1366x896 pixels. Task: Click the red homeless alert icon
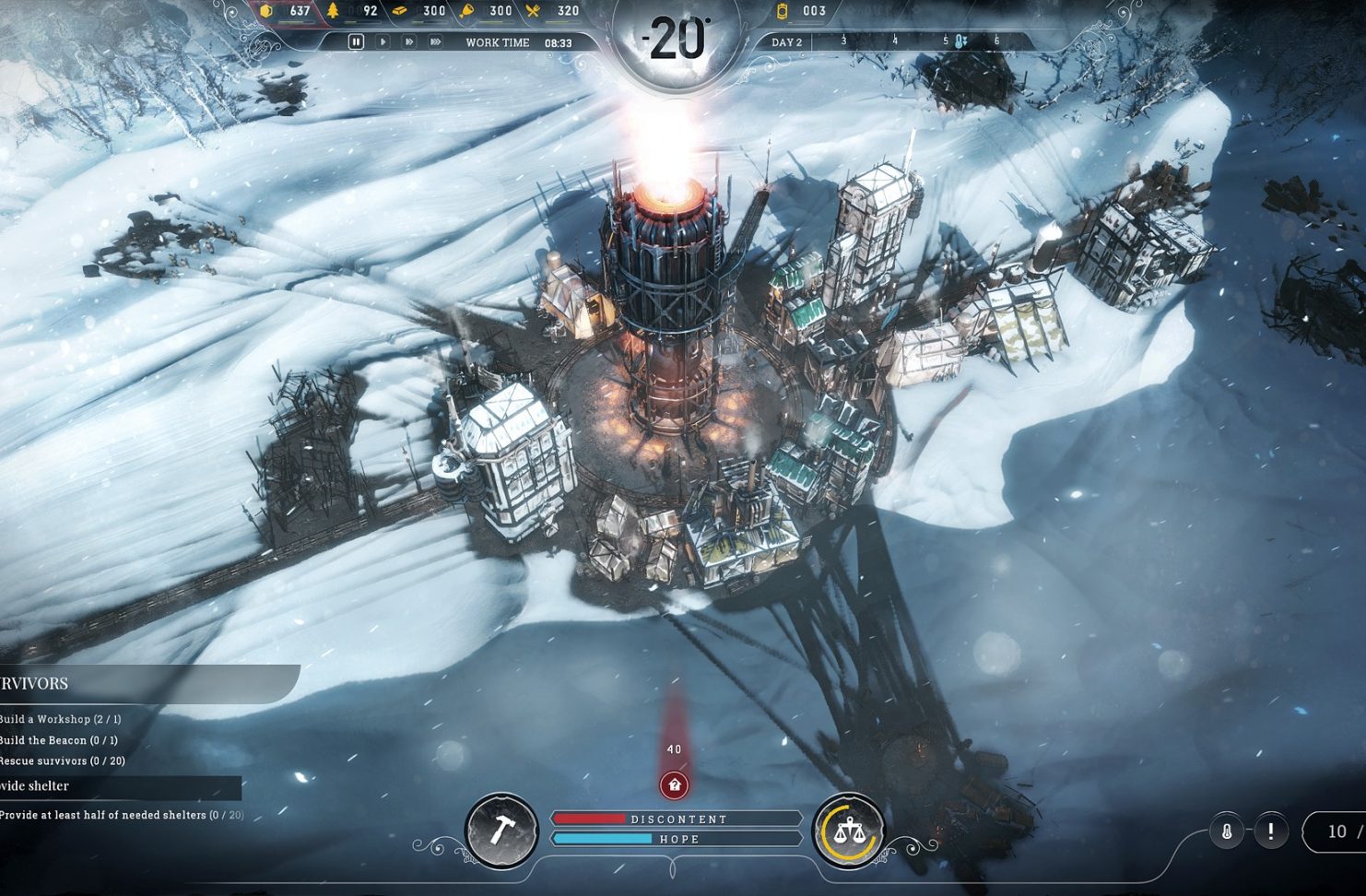tap(675, 784)
